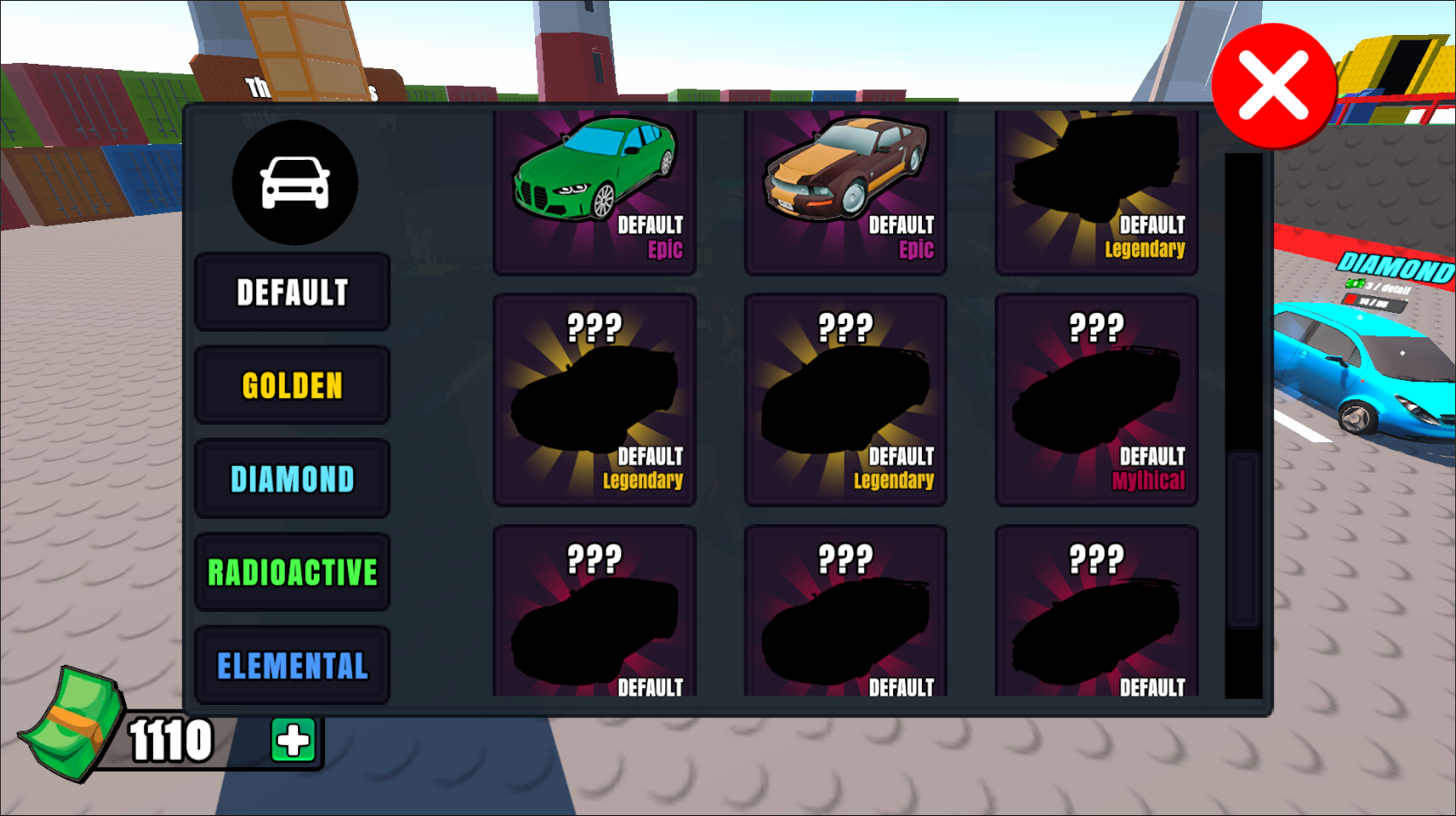Select the RADIOACTIVE category
The image size is (1456, 816).
coord(291,571)
